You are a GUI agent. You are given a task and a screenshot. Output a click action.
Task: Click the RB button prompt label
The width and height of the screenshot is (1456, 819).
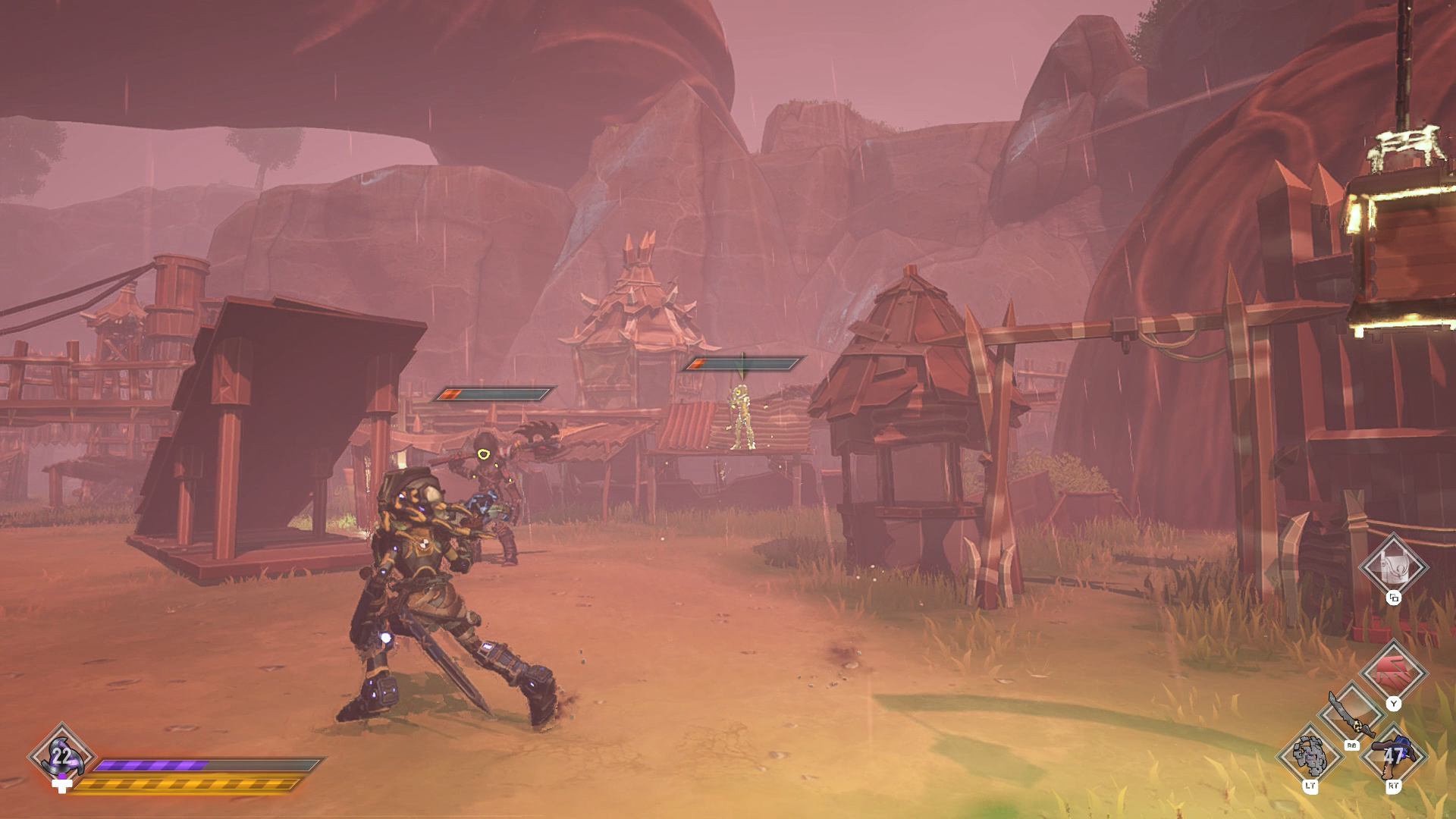click(1352, 745)
